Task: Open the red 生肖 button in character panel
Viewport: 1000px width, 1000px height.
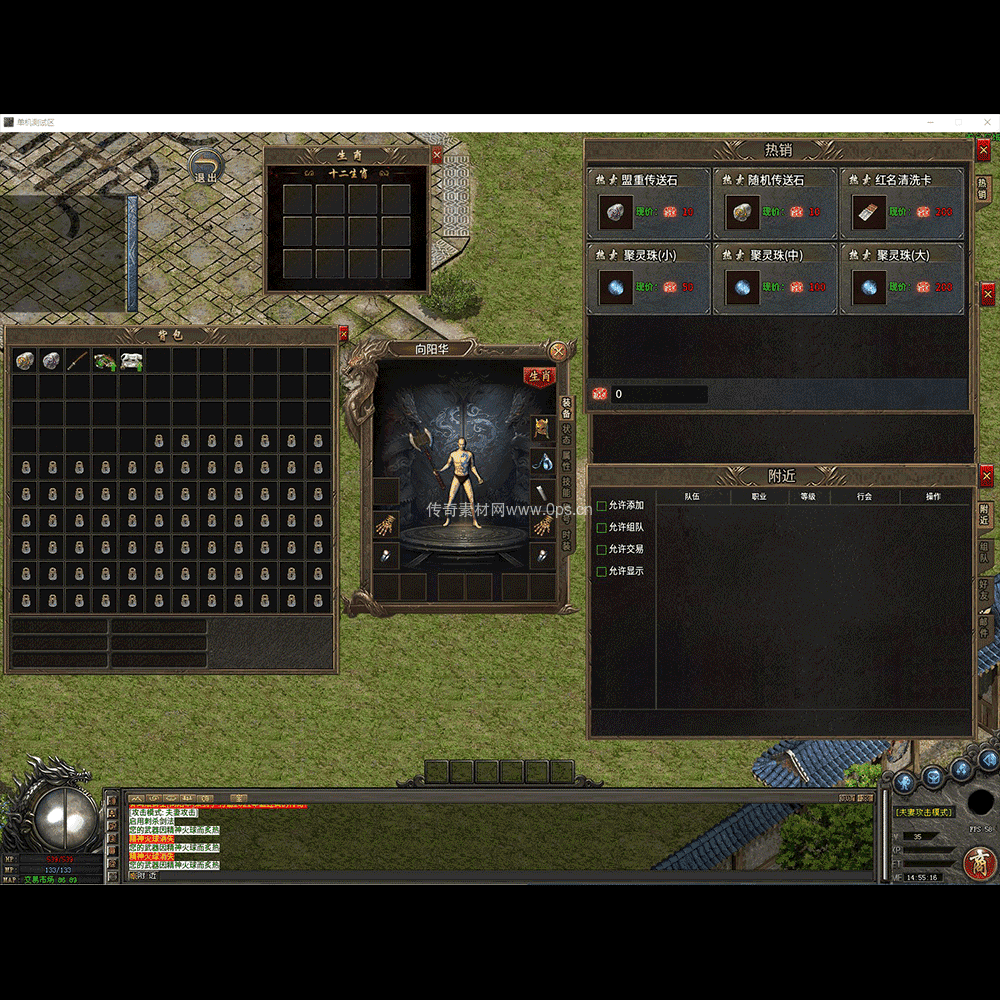Action: (x=539, y=376)
